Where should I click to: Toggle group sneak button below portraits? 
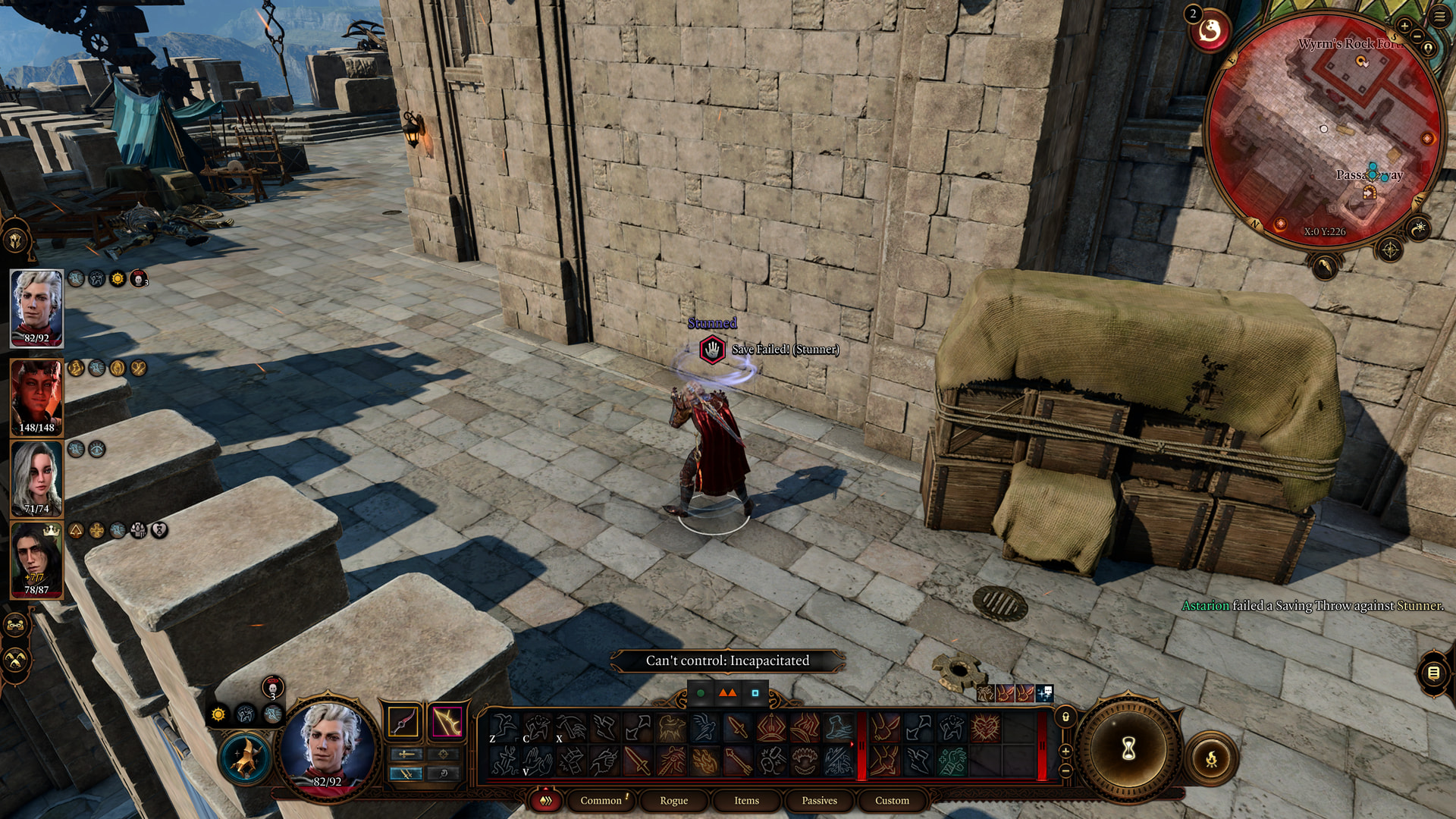(x=16, y=661)
